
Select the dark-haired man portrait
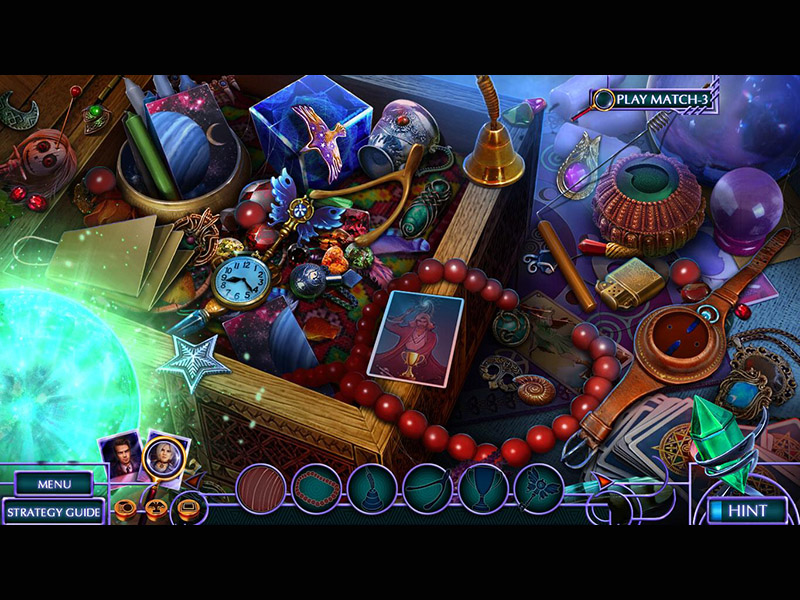tap(120, 455)
